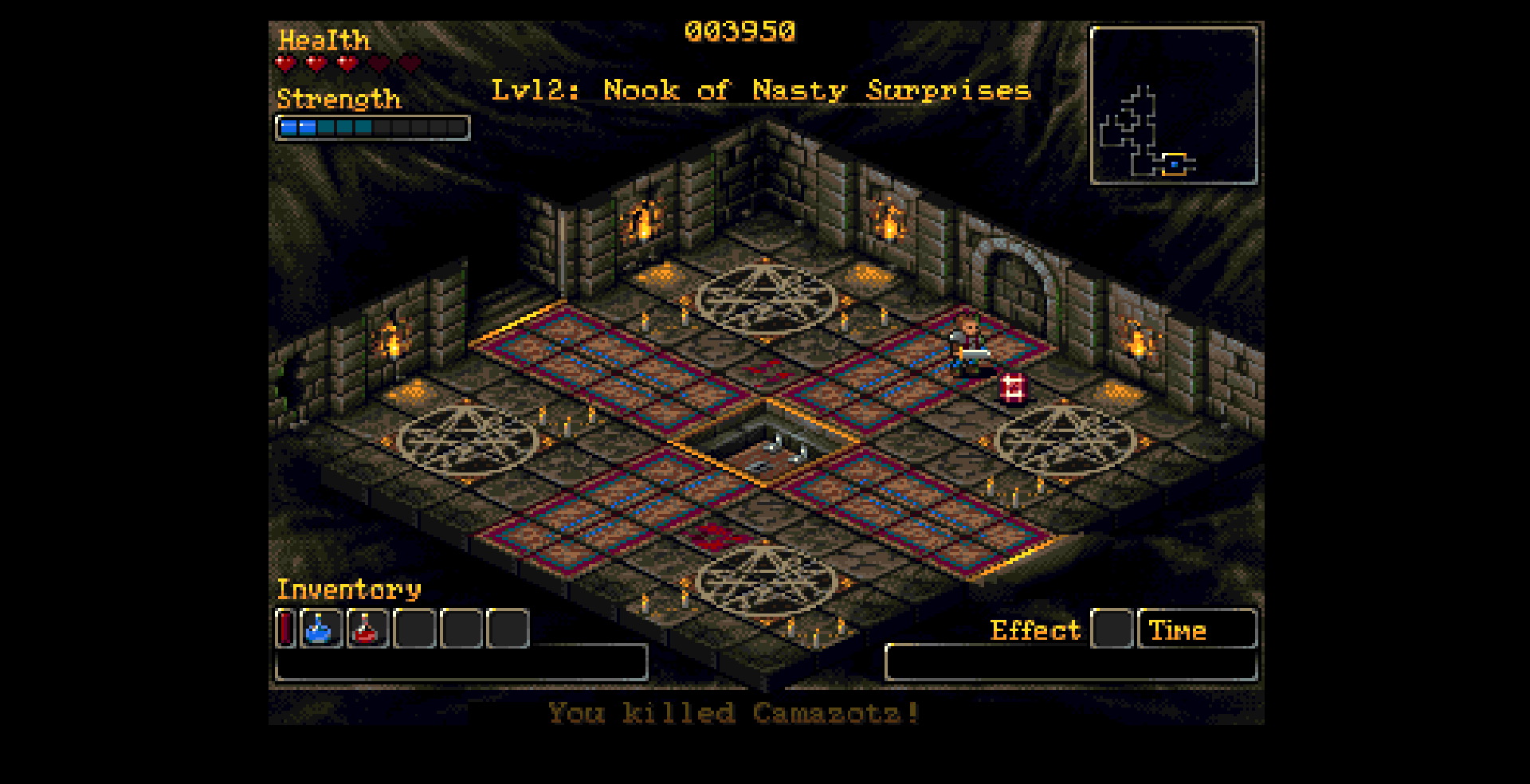Use the red potion in the inventory
The width and height of the screenshot is (1530, 784).
tap(367, 628)
